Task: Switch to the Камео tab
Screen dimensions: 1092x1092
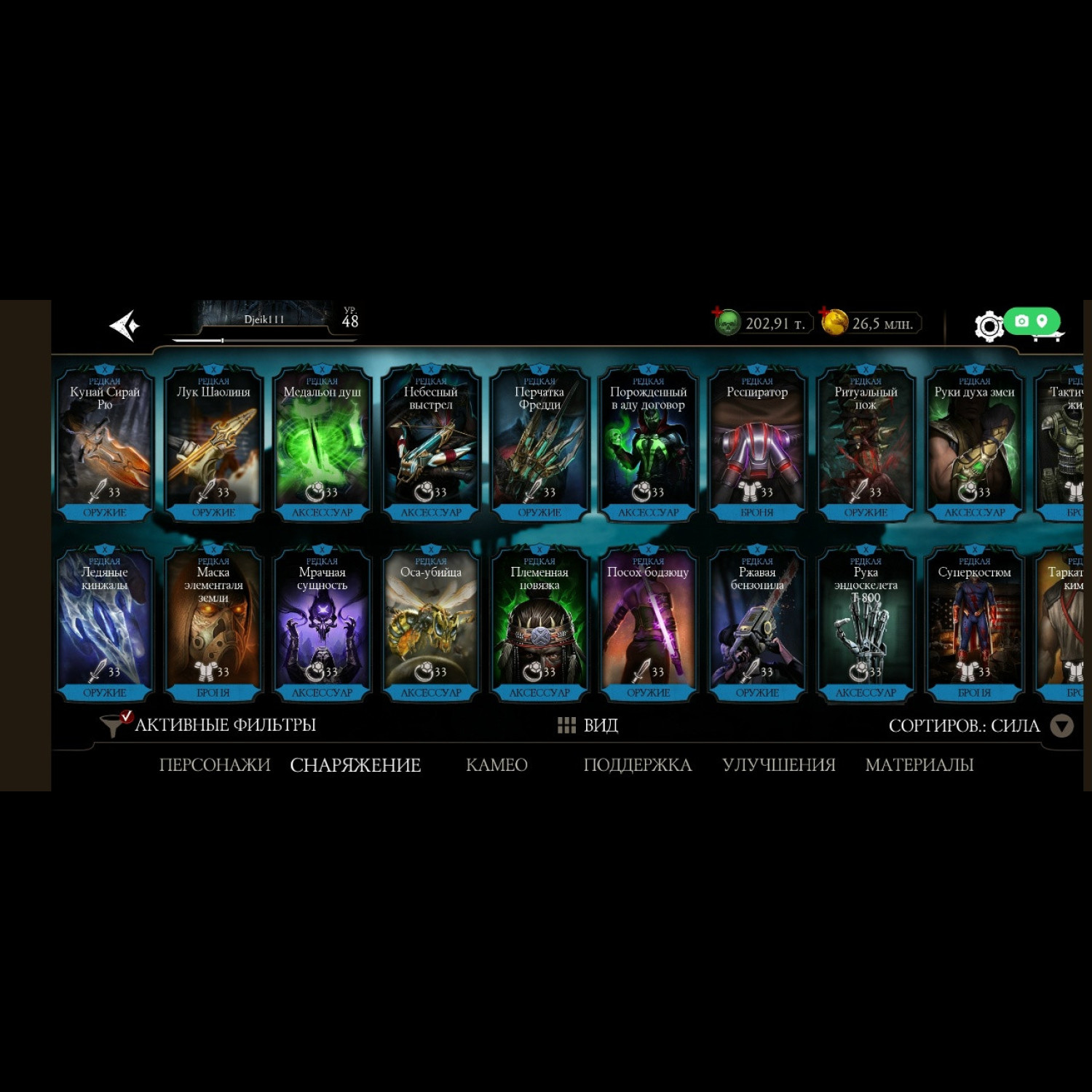Action: point(496,765)
